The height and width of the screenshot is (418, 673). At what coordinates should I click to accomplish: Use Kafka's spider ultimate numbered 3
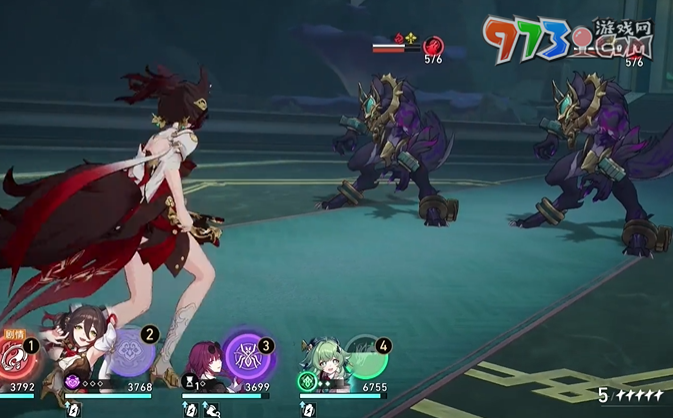click(244, 354)
